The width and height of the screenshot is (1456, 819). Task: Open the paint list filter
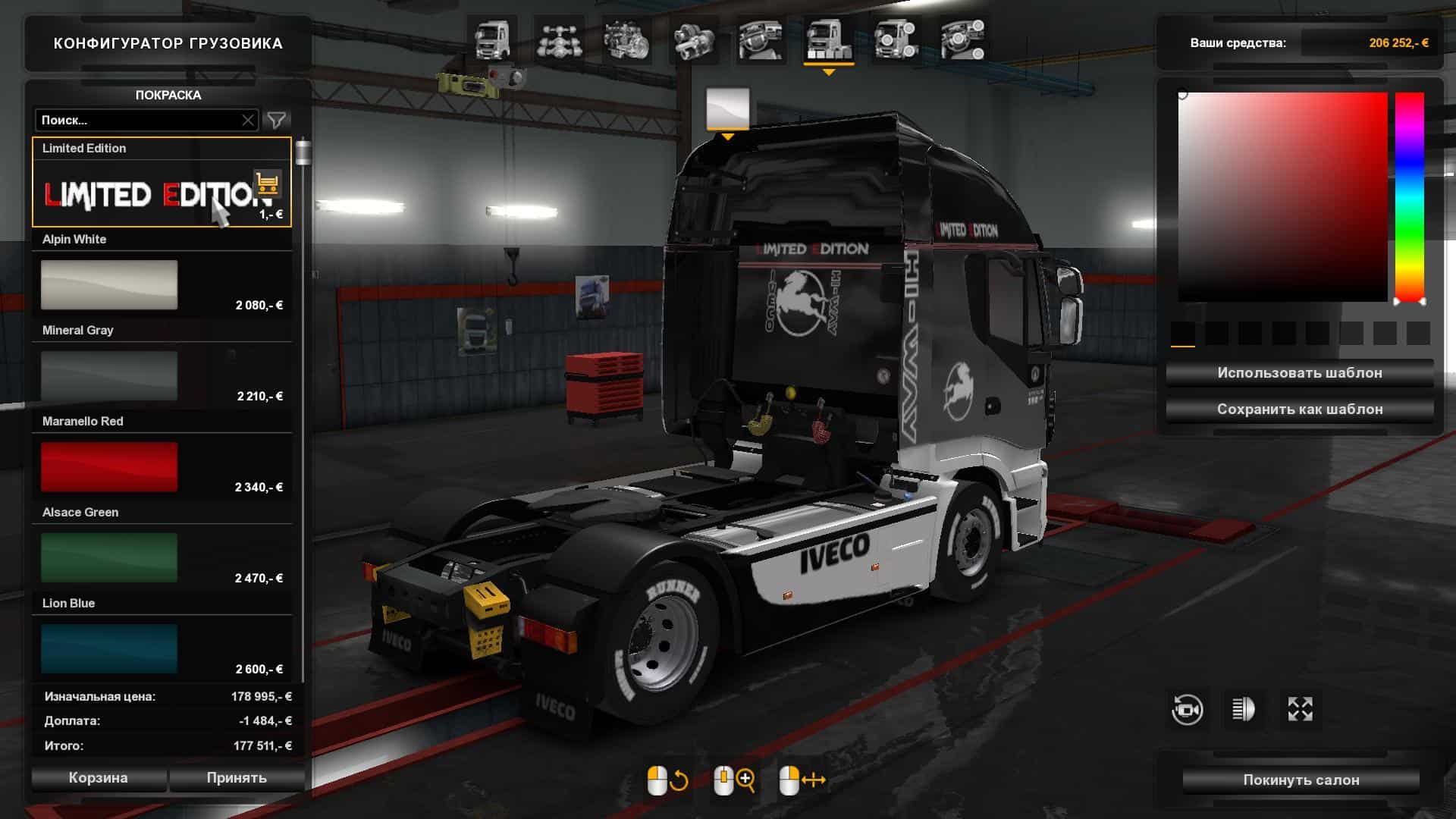coord(277,120)
